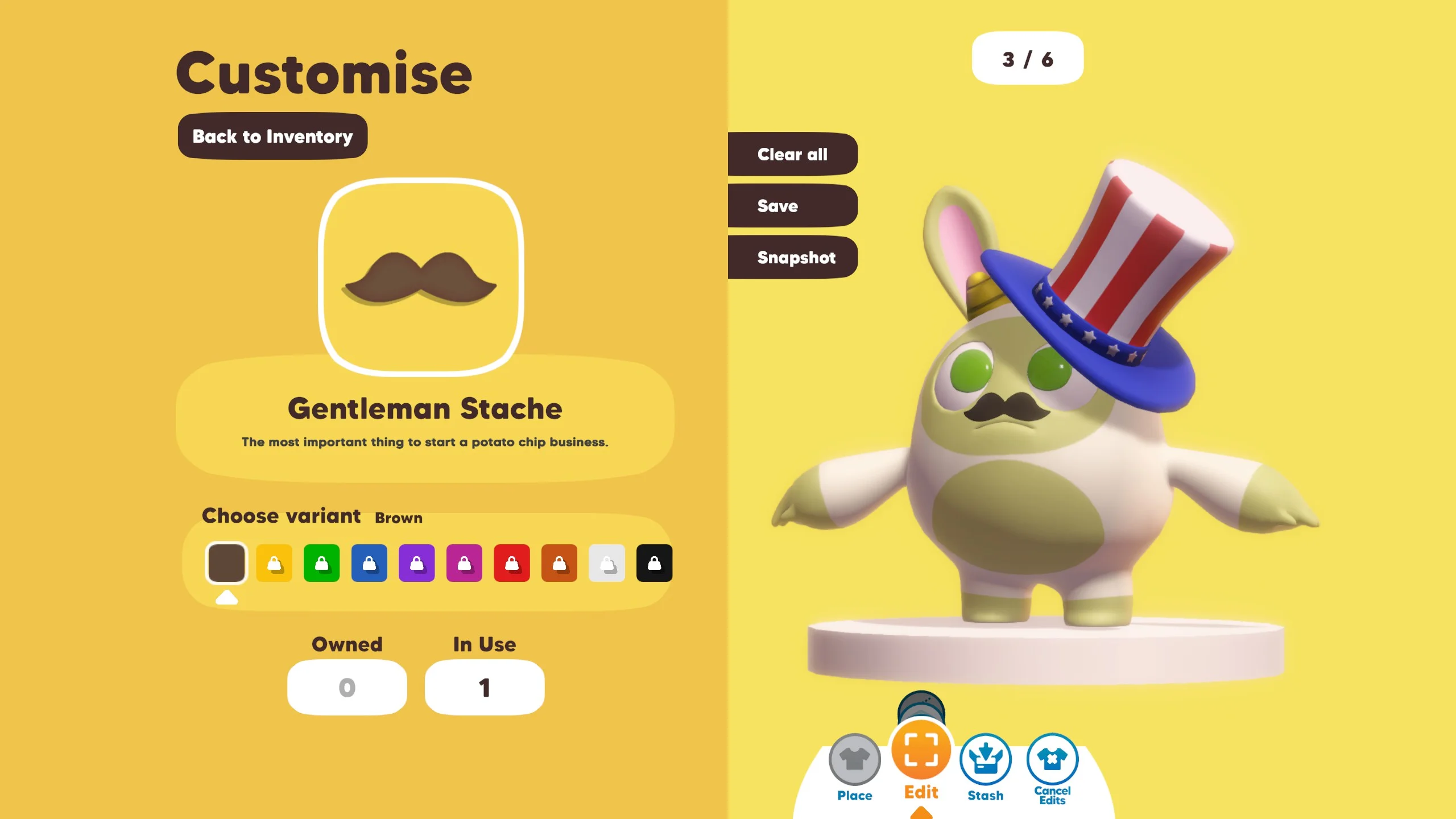Choose the orange locked variant swatch
This screenshot has height=819, width=1456.
(559, 563)
